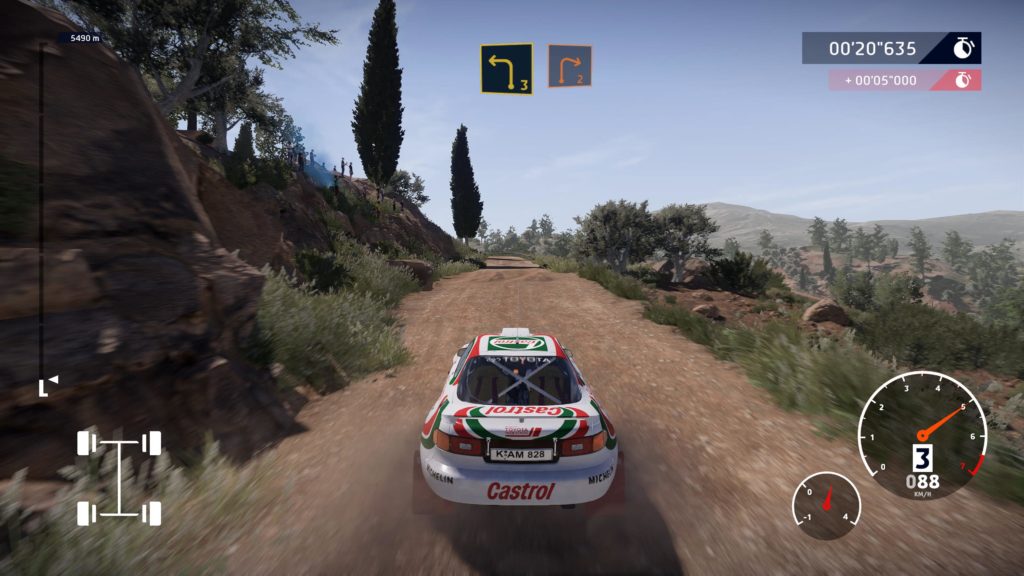
Task: Click the yellow left turn 3 pace note
Action: 506,69
